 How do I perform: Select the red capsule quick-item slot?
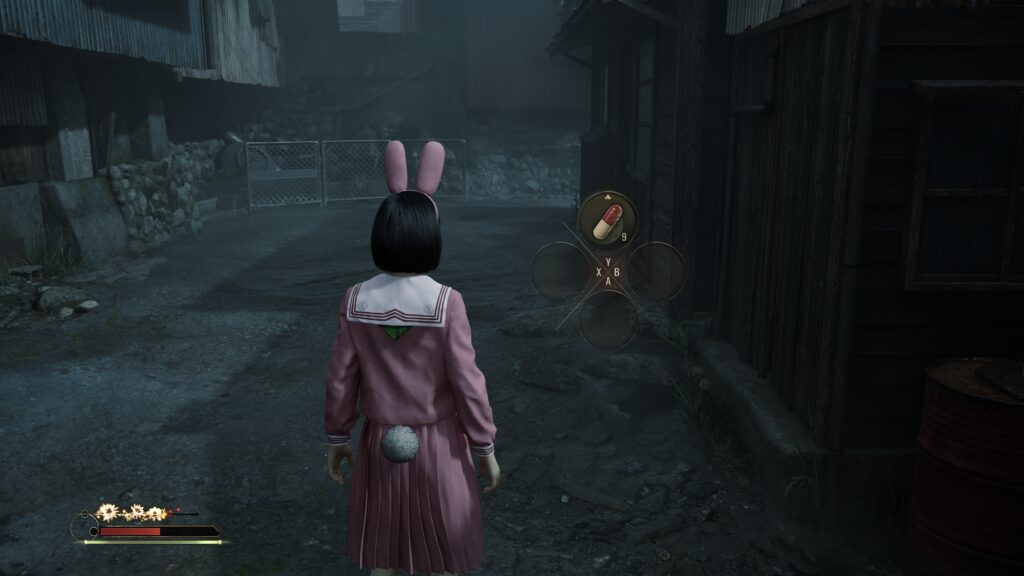click(607, 221)
